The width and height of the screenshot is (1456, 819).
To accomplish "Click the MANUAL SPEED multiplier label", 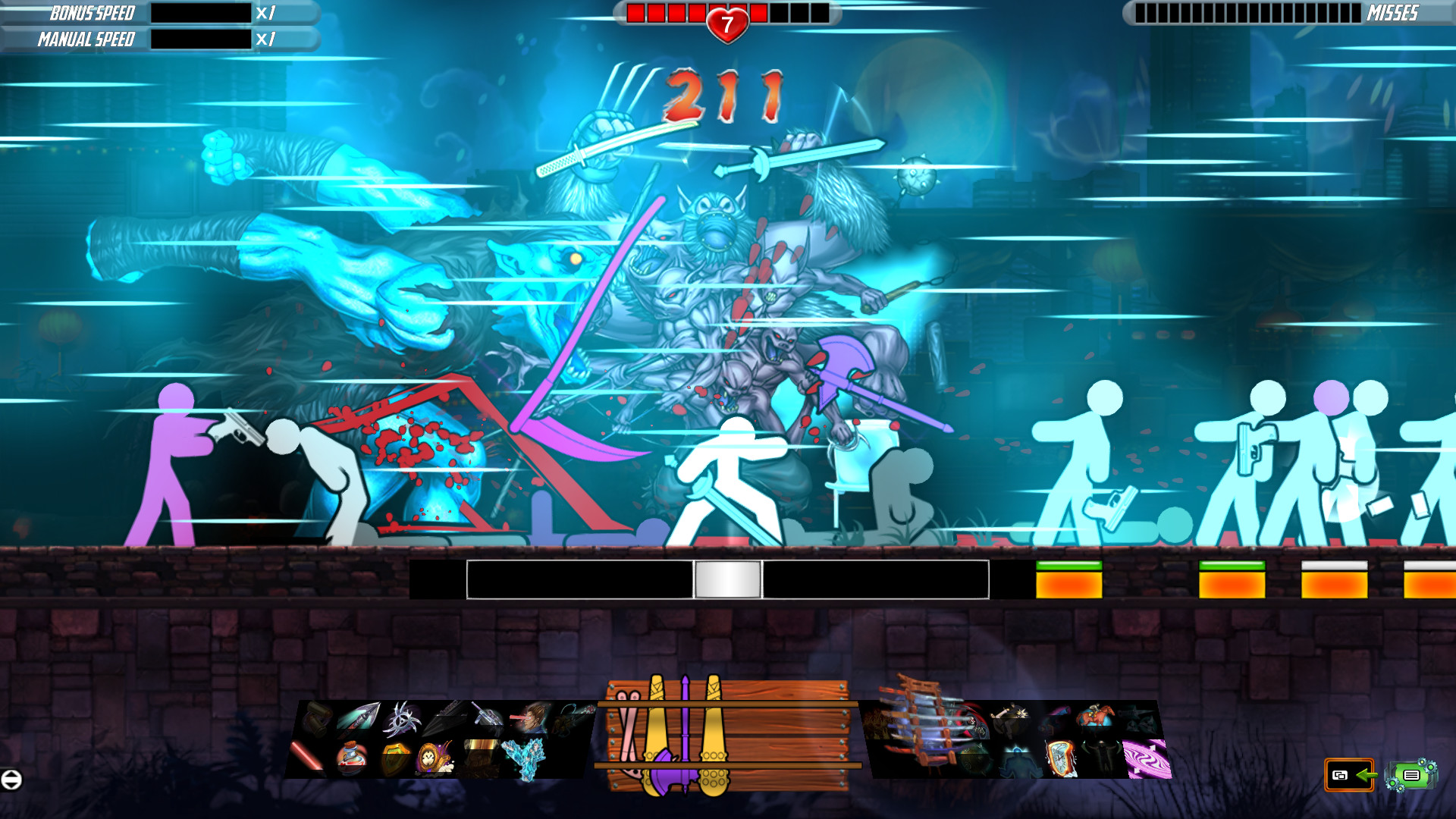I will tap(265, 38).
